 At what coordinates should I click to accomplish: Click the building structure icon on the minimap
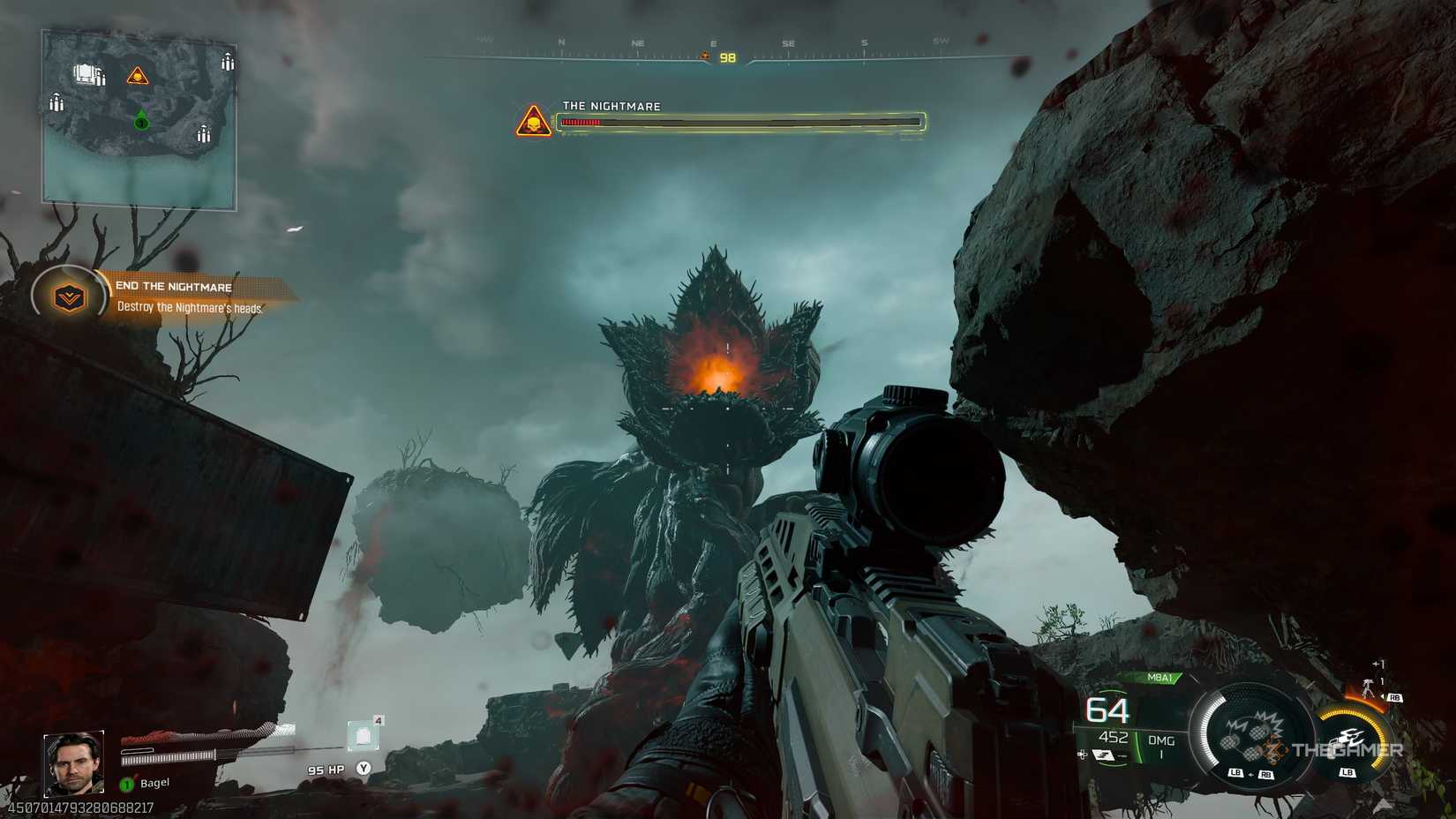[85, 74]
